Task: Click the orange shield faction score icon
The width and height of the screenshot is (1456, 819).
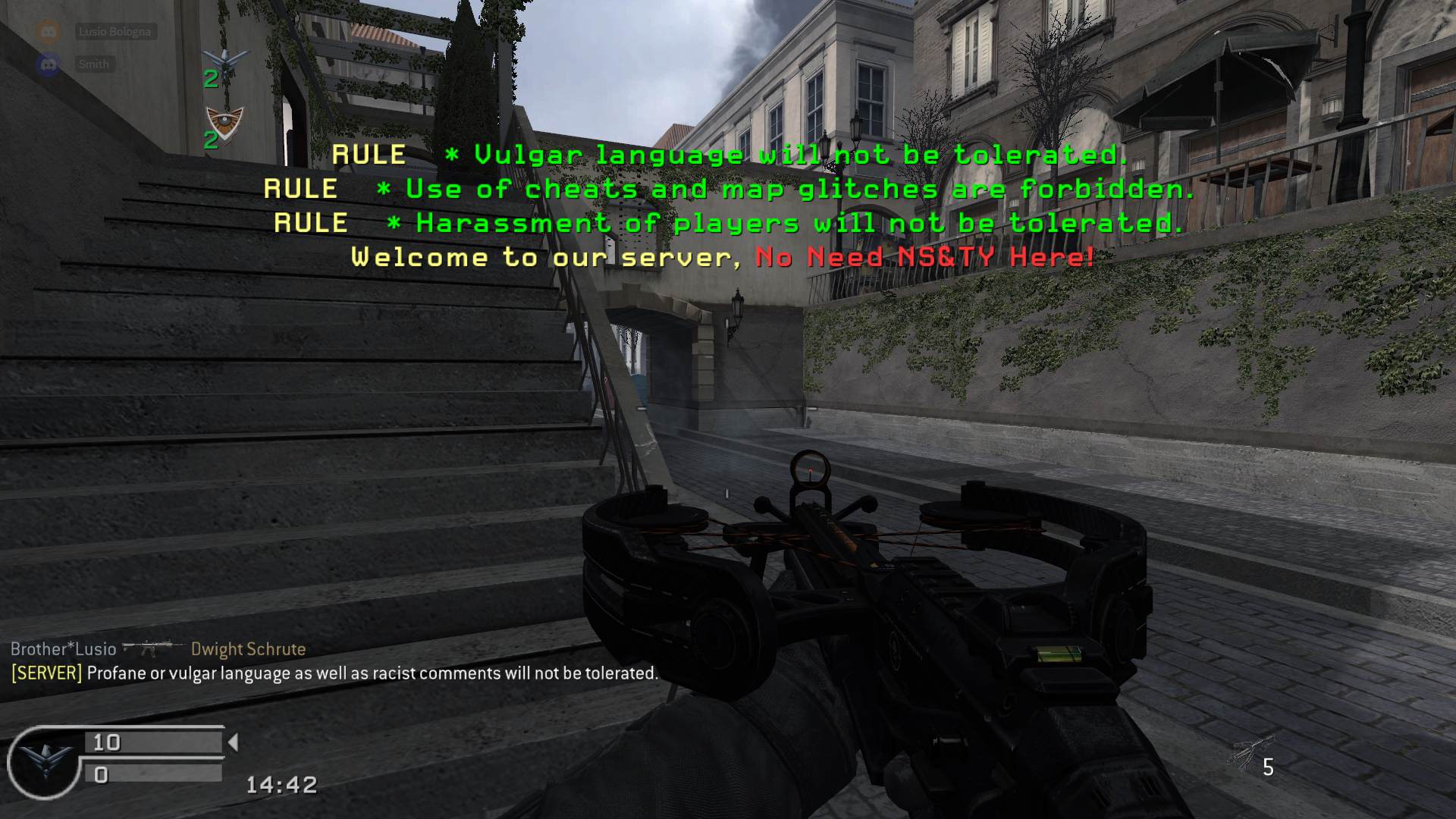Action: (x=225, y=123)
